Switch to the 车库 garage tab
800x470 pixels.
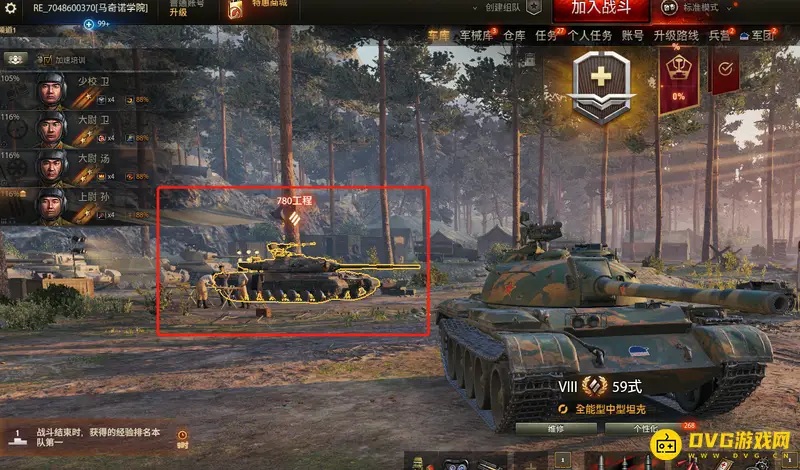(x=438, y=35)
